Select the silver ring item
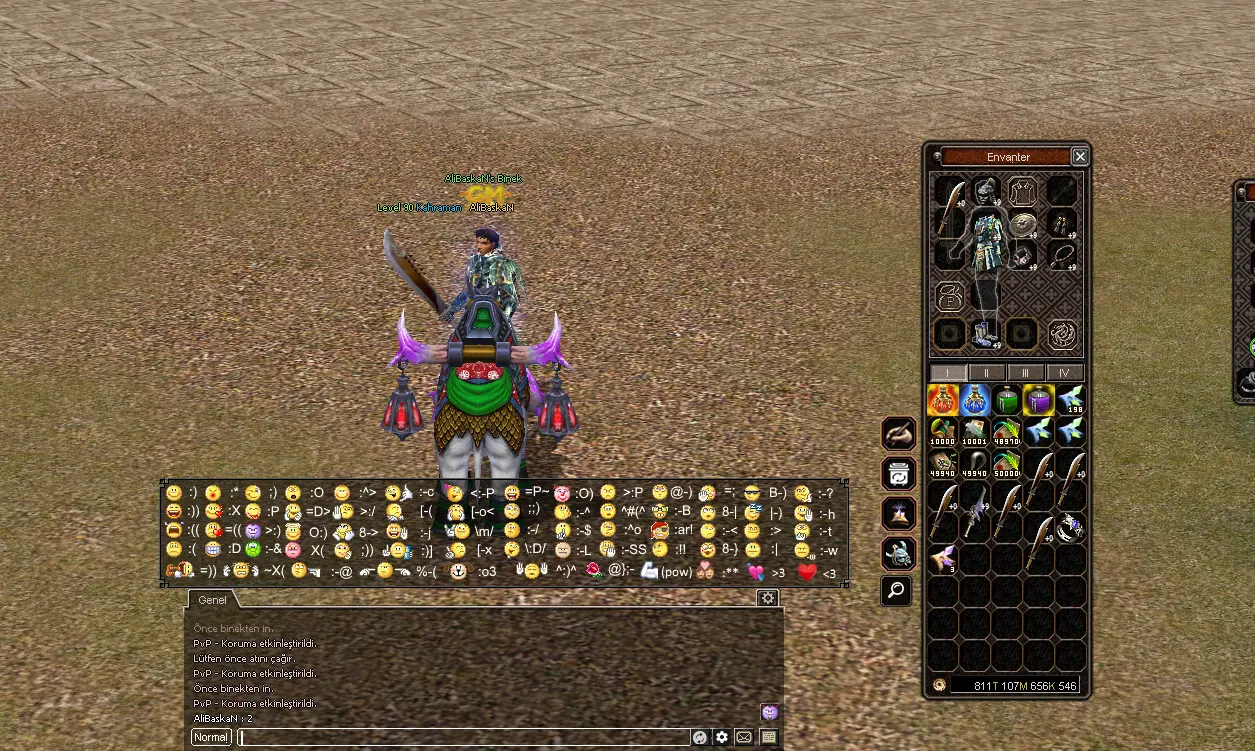1255x751 pixels. (x=1071, y=526)
